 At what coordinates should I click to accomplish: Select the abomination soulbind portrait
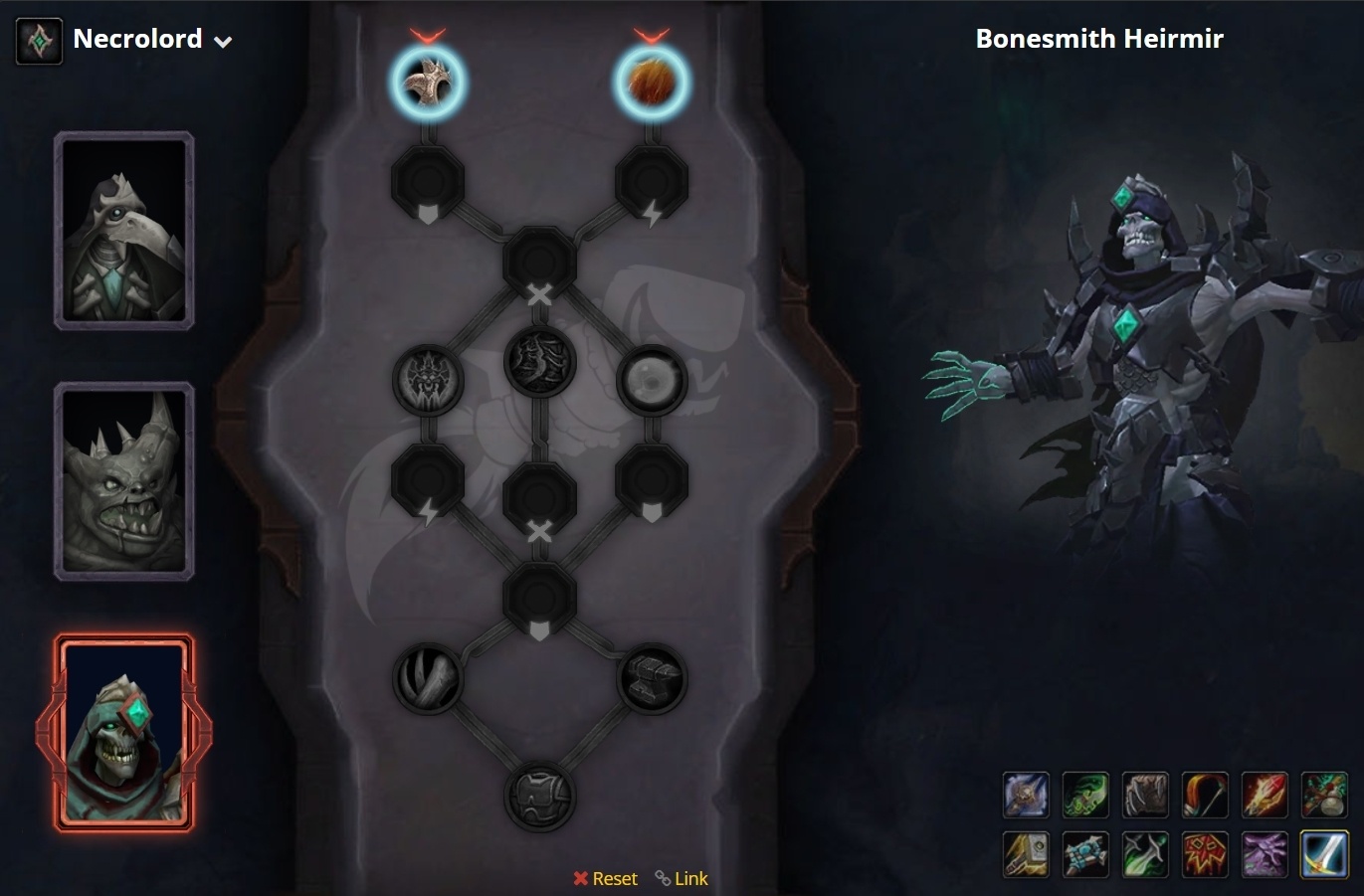(123, 481)
